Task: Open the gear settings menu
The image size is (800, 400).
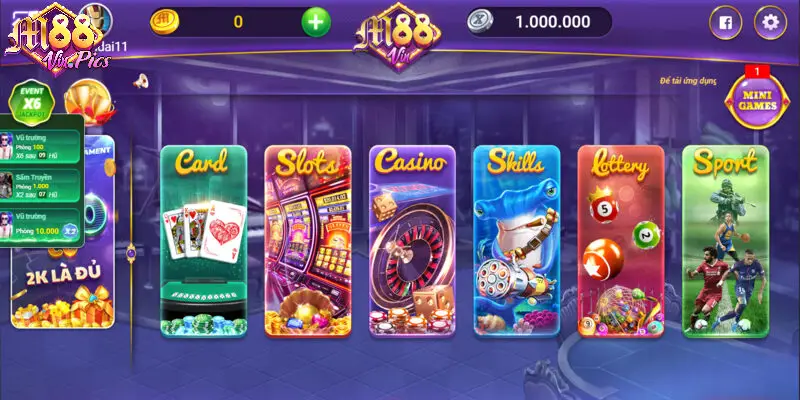Action: point(770,21)
